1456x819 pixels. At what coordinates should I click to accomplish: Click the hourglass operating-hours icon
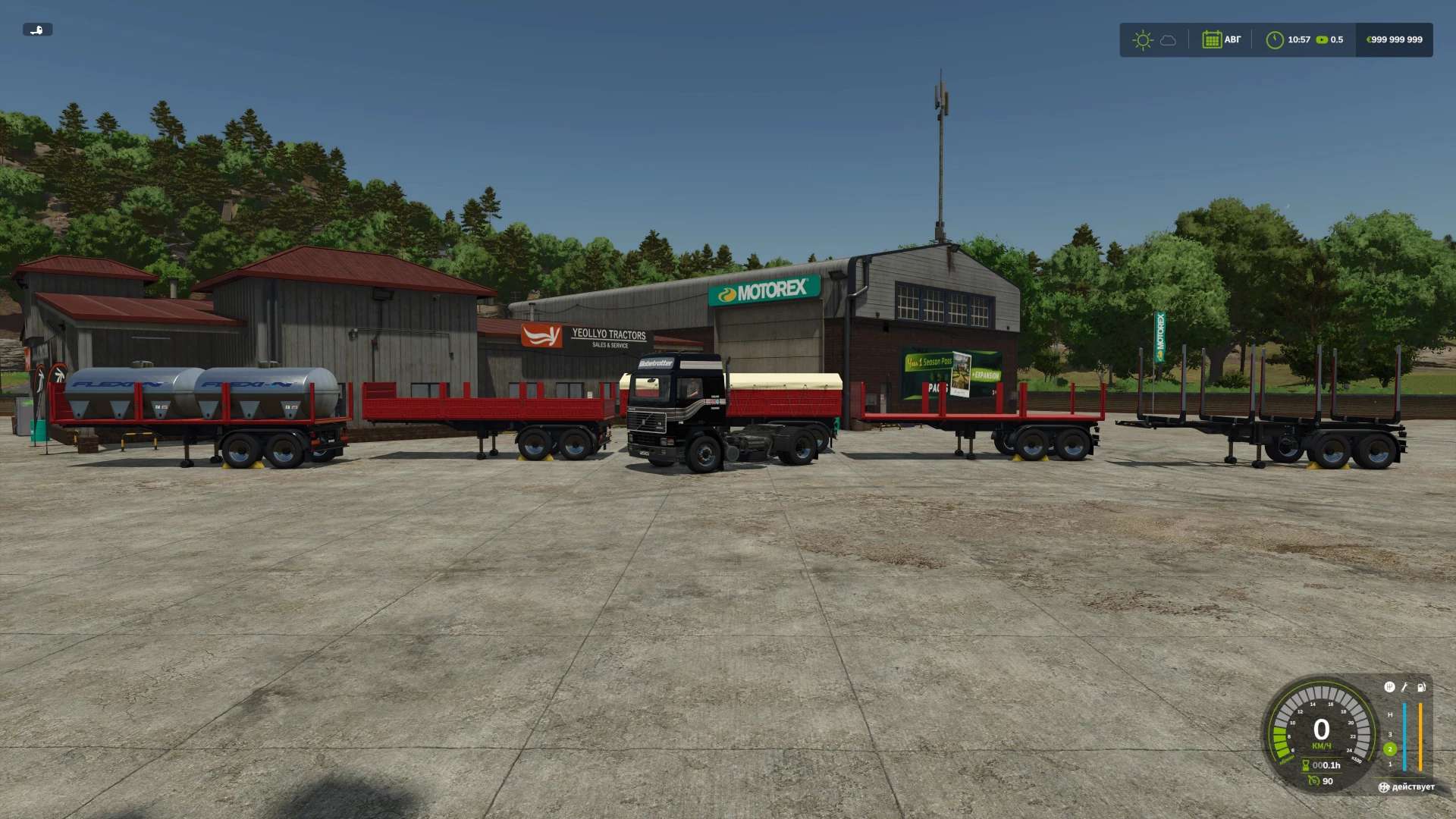coord(1306,765)
